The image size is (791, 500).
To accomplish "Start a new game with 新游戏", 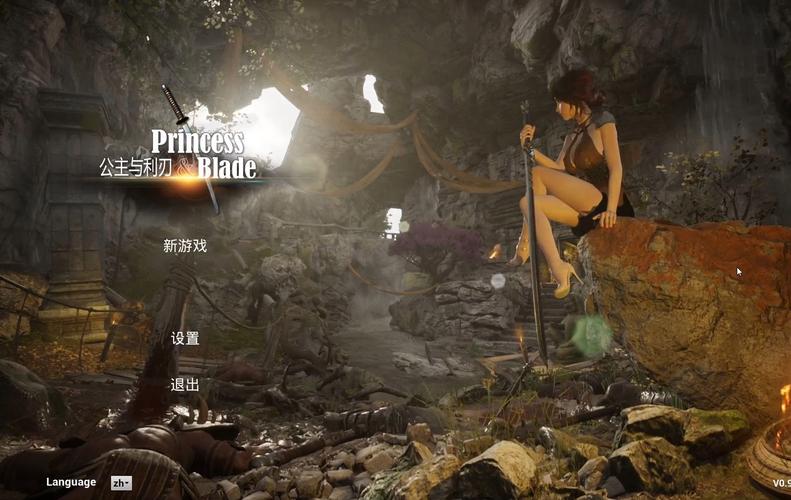I will [x=185, y=246].
